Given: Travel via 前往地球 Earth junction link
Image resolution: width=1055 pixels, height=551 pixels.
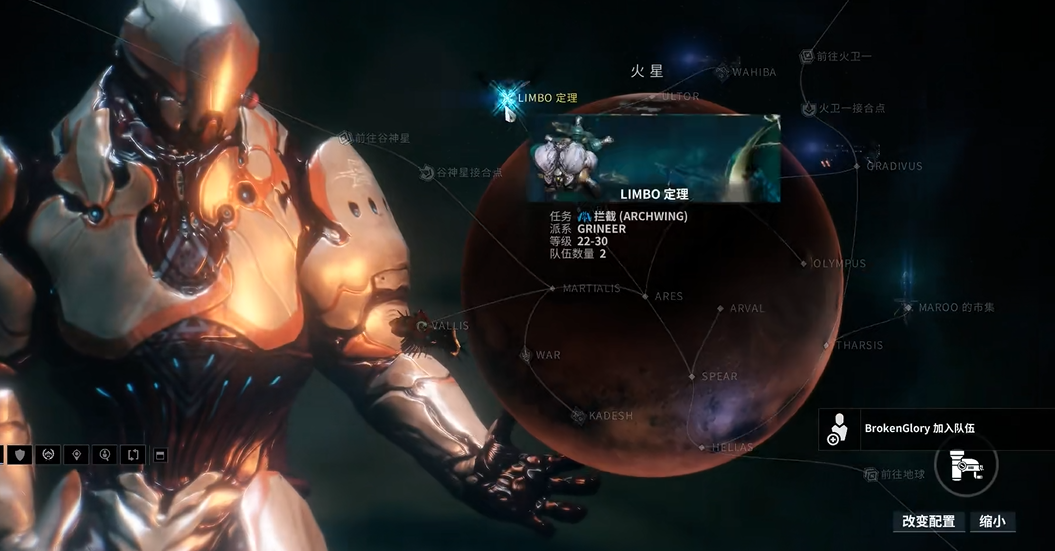Looking at the screenshot, I should (871, 474).
